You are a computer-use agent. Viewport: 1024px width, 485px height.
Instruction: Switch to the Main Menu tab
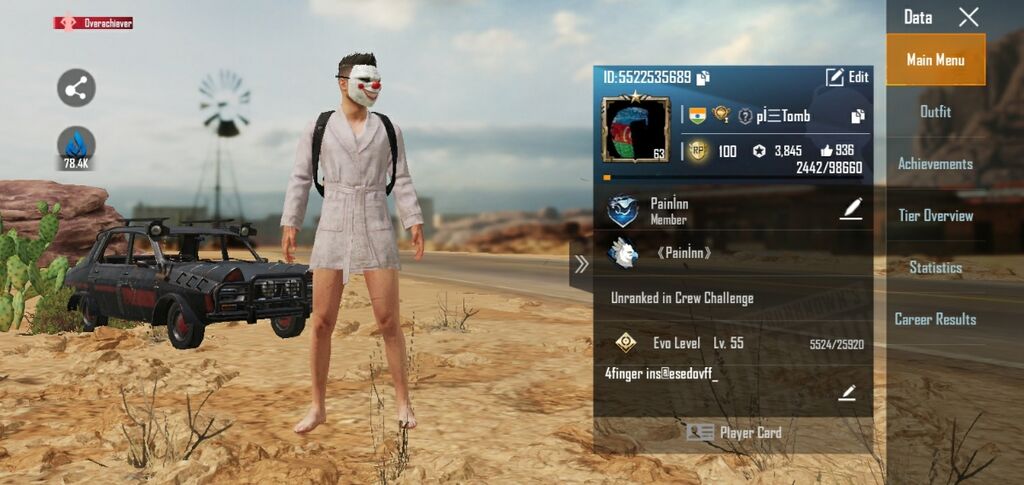click(x=935, y=60)
